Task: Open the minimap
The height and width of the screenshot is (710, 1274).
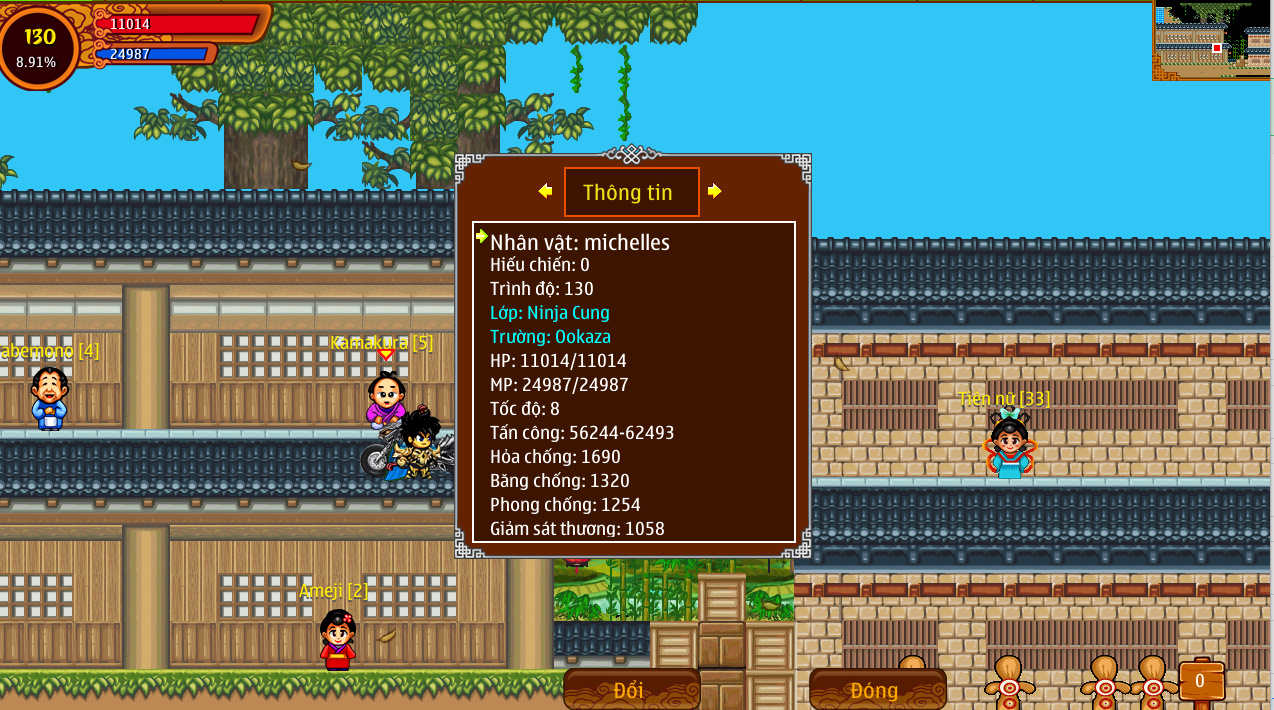Action: tap(1212, 40)
